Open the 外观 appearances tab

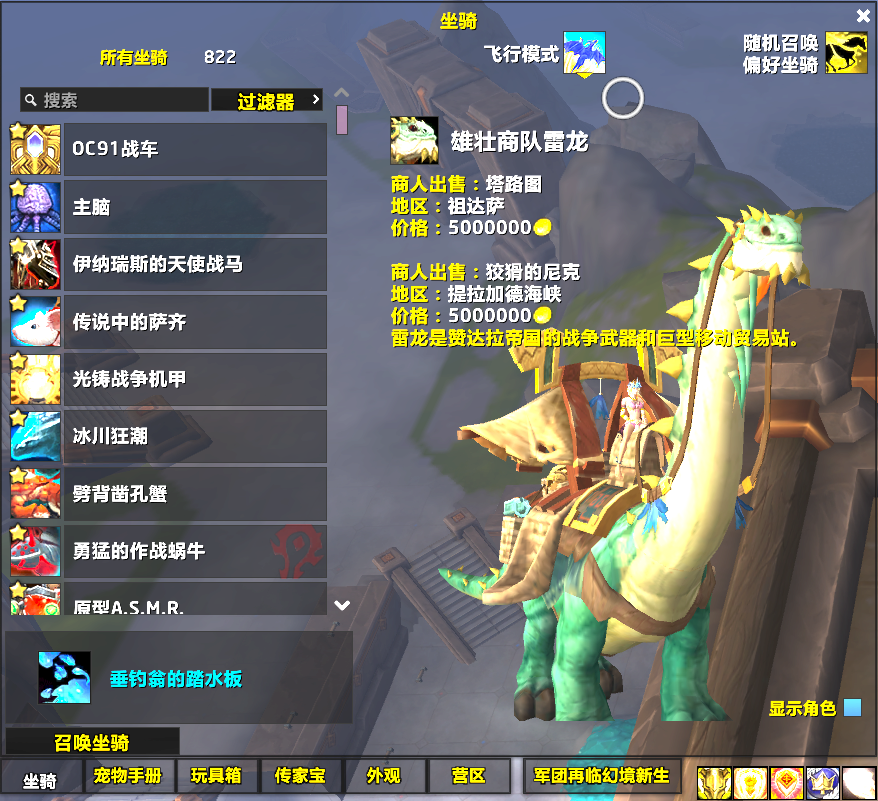(x=384, y=777)
